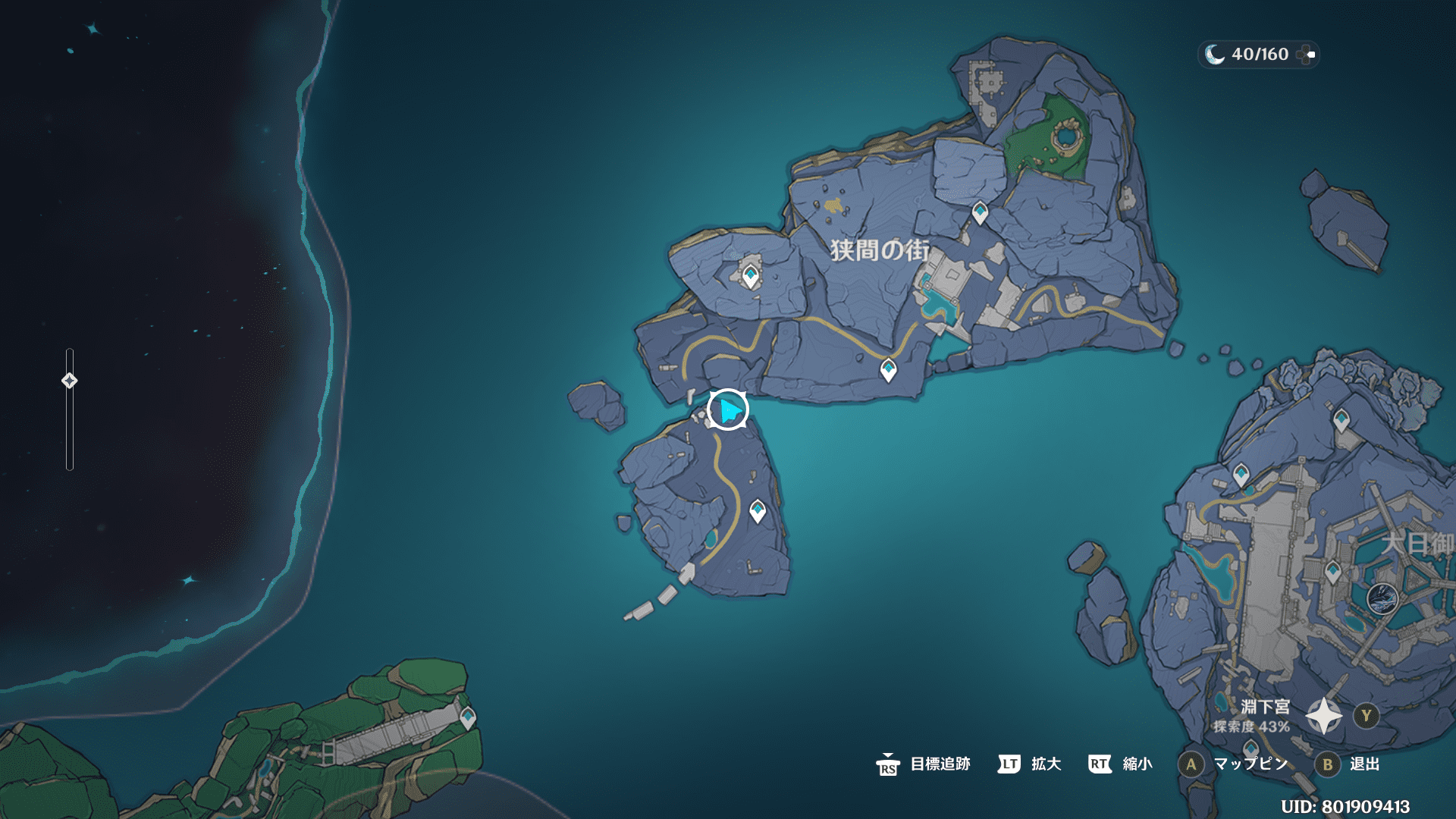This screenshot has height=819, width=1456.
Task: Pick the waypoint on the path below 狭間の街
Action: (x=888, y=370)
